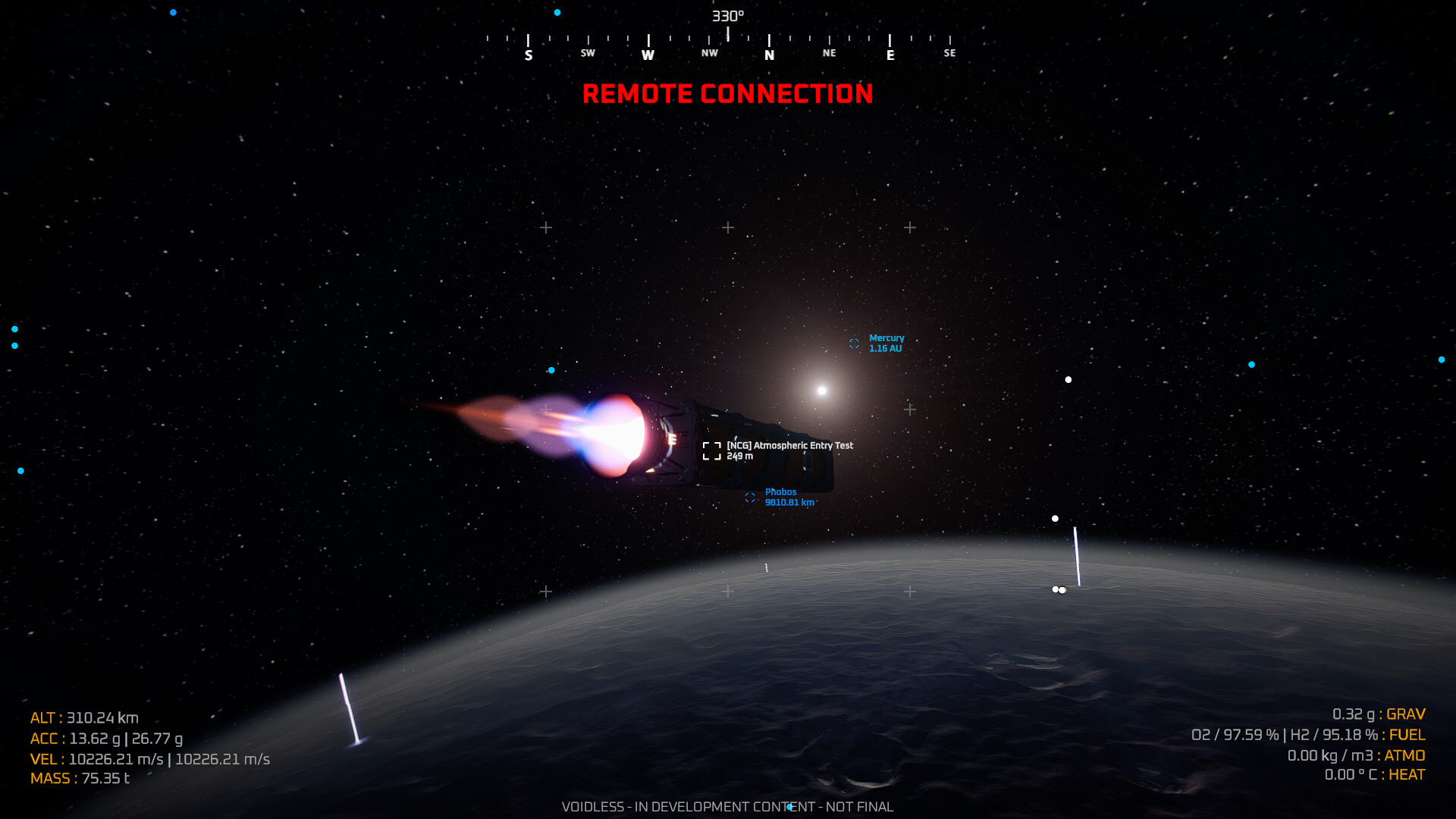Click the target bracket around the ship

click(712, 450)
